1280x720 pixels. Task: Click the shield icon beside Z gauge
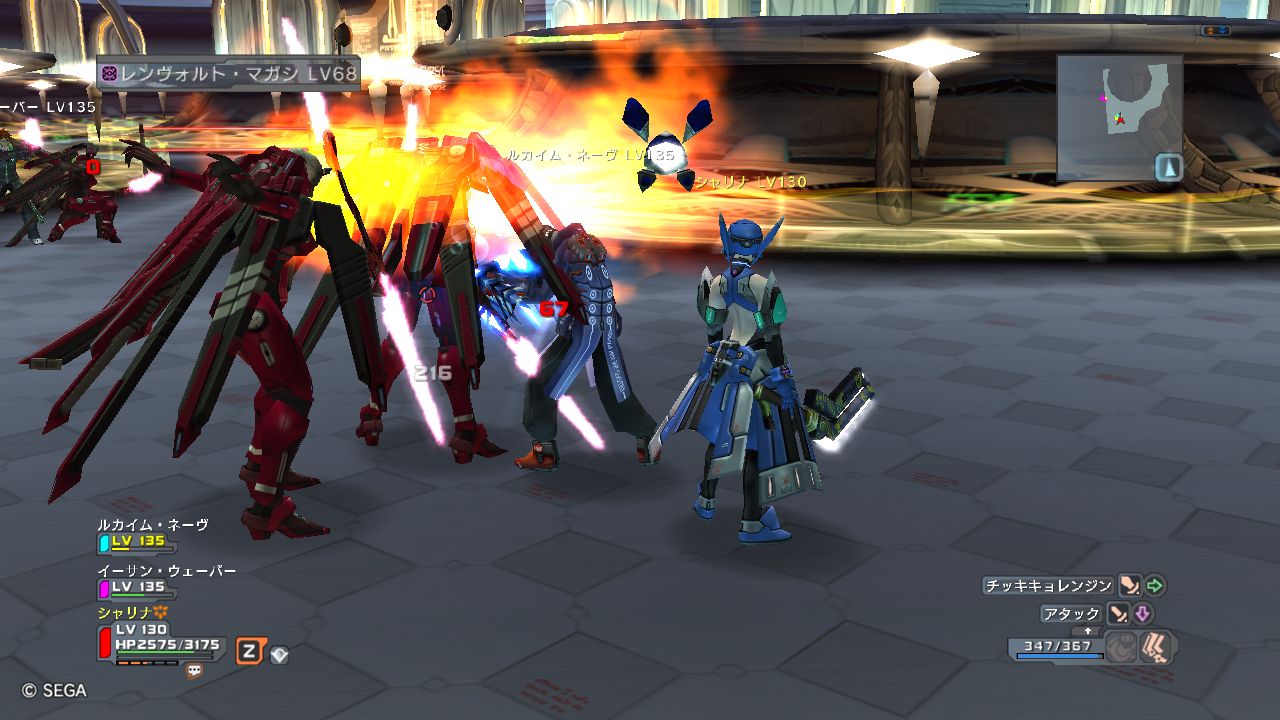280,654
